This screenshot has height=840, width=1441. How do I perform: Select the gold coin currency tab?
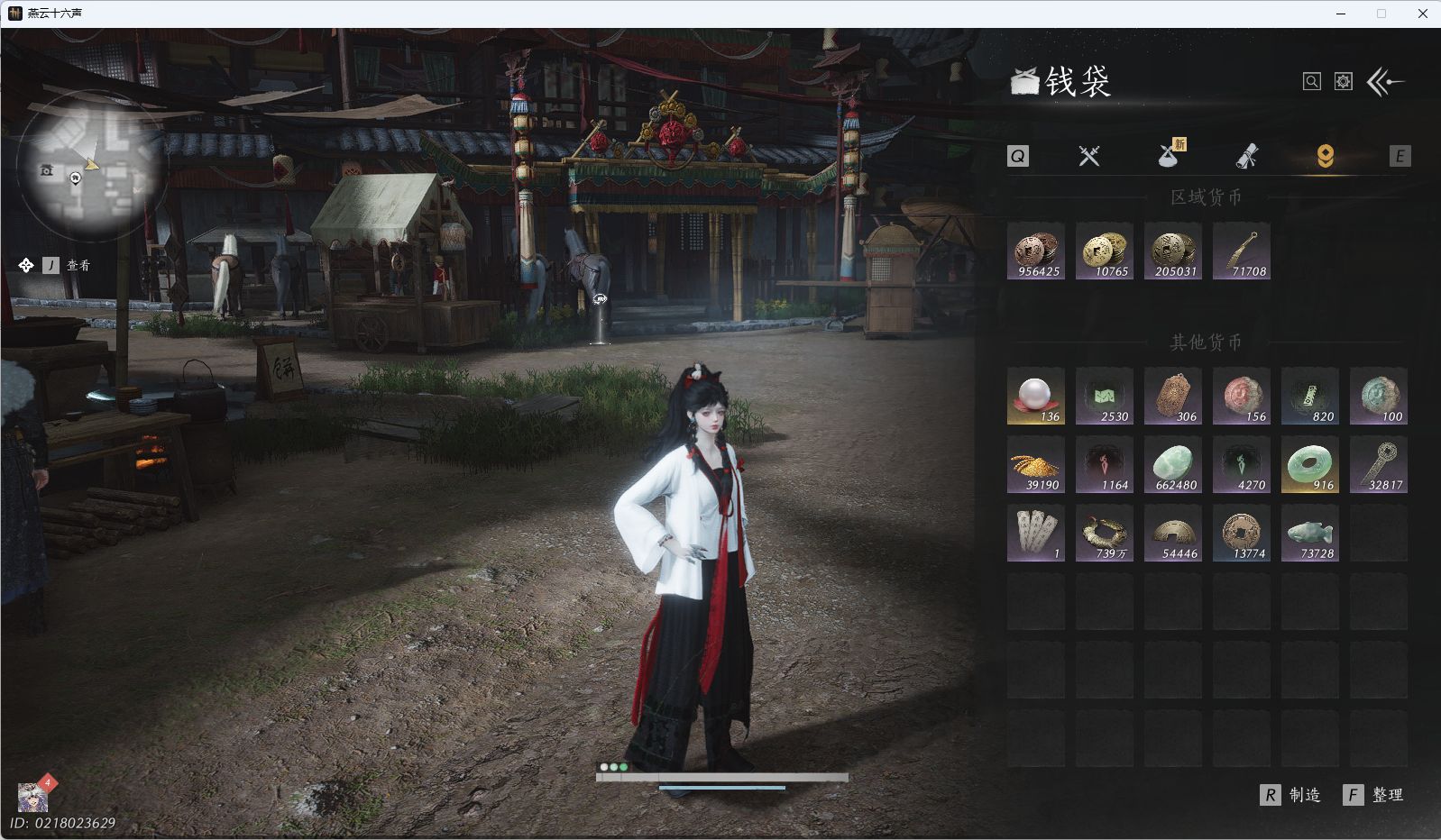pyautogui.click(x=1325, y=156)
